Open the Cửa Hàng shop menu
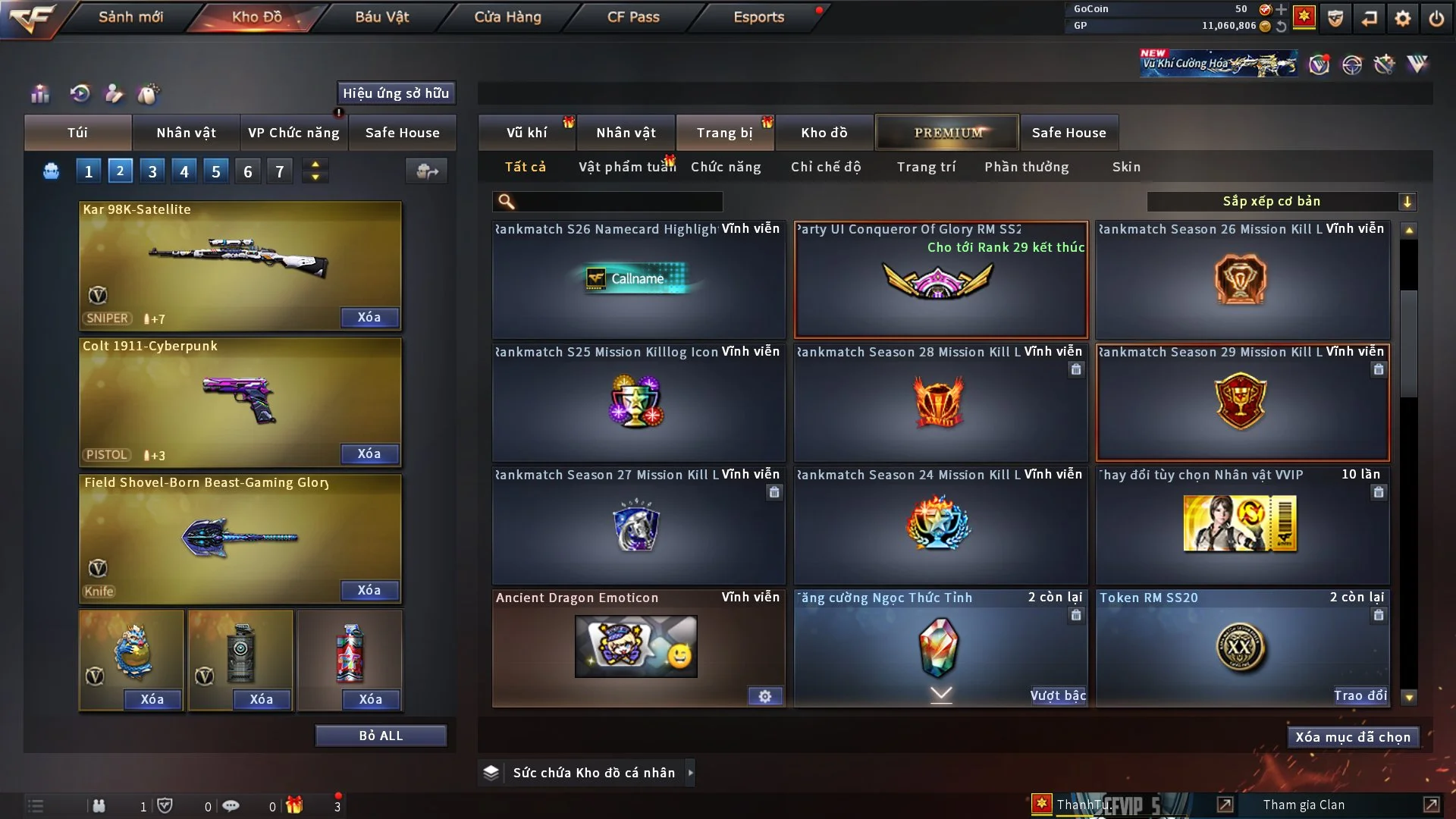The height and width of the screenshot is (819, 1456). (x=507, y=17)
